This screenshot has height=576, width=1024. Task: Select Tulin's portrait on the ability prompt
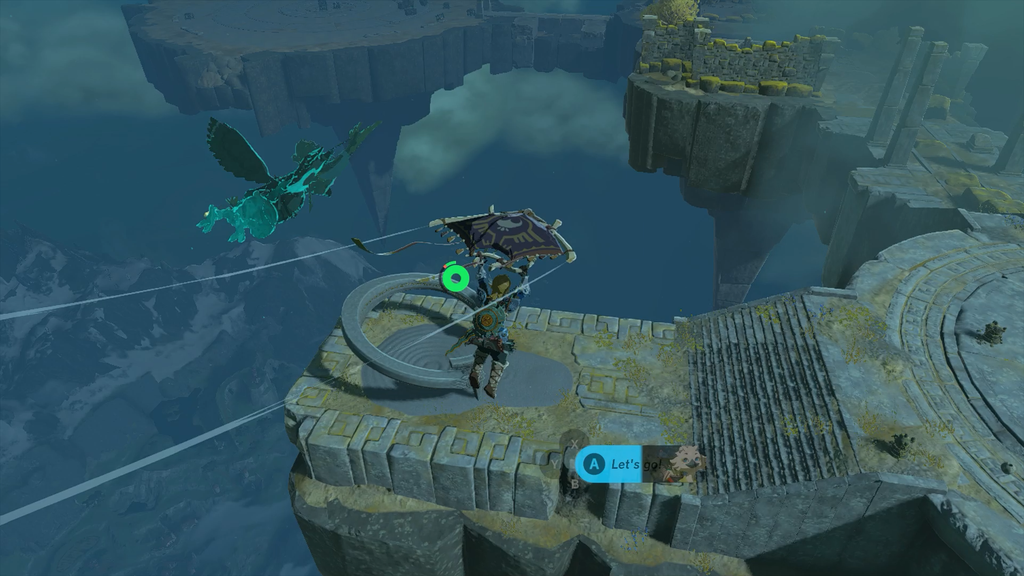(x=688, y=462)
